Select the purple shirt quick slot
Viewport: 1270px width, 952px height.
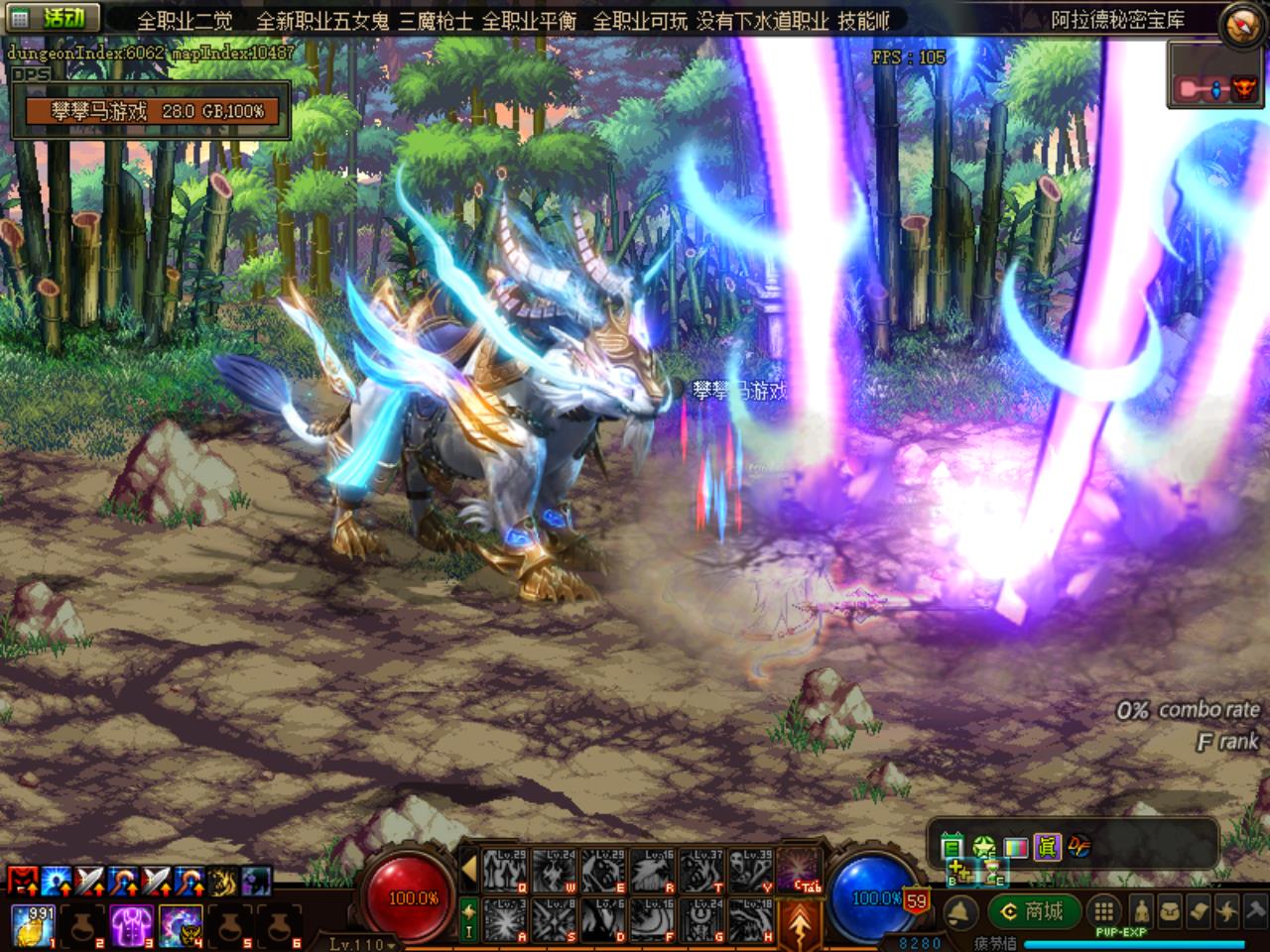pos(129,922)
